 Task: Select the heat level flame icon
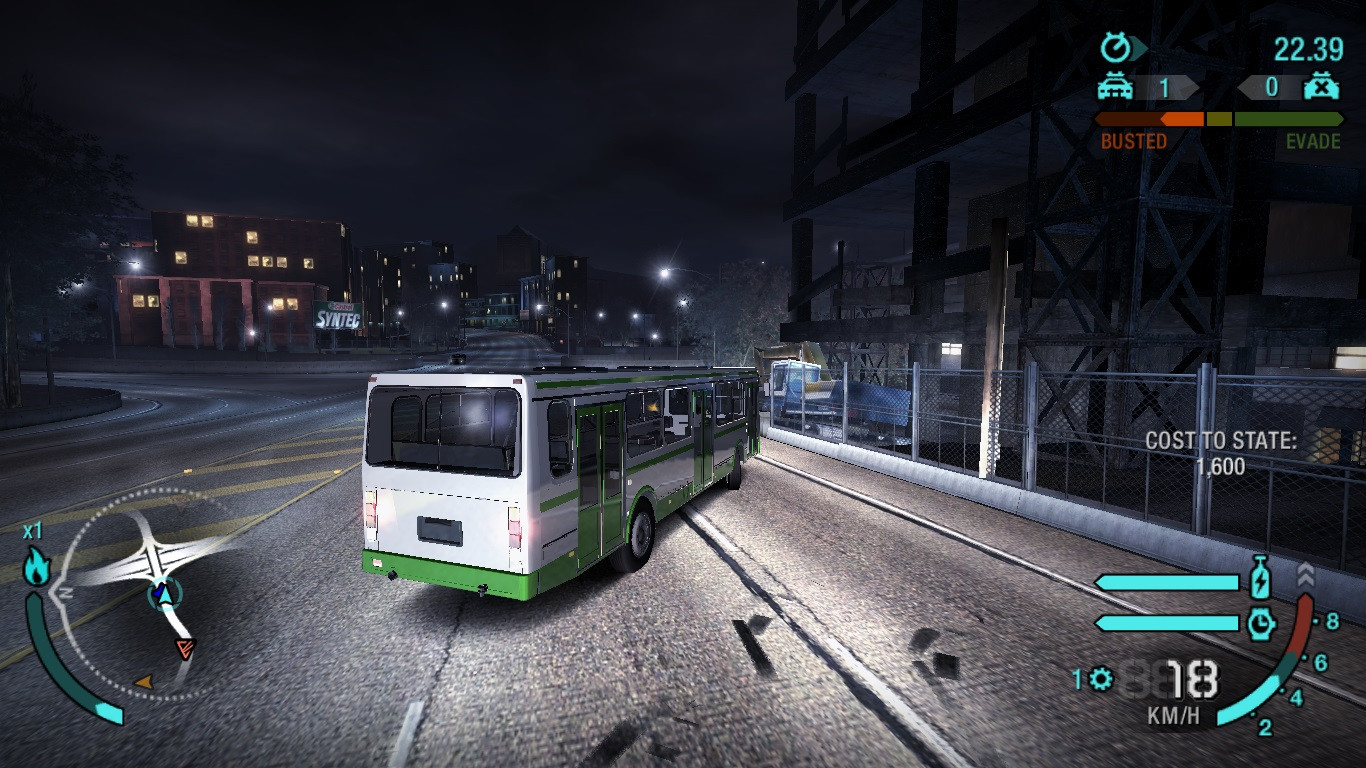[37, 566]
